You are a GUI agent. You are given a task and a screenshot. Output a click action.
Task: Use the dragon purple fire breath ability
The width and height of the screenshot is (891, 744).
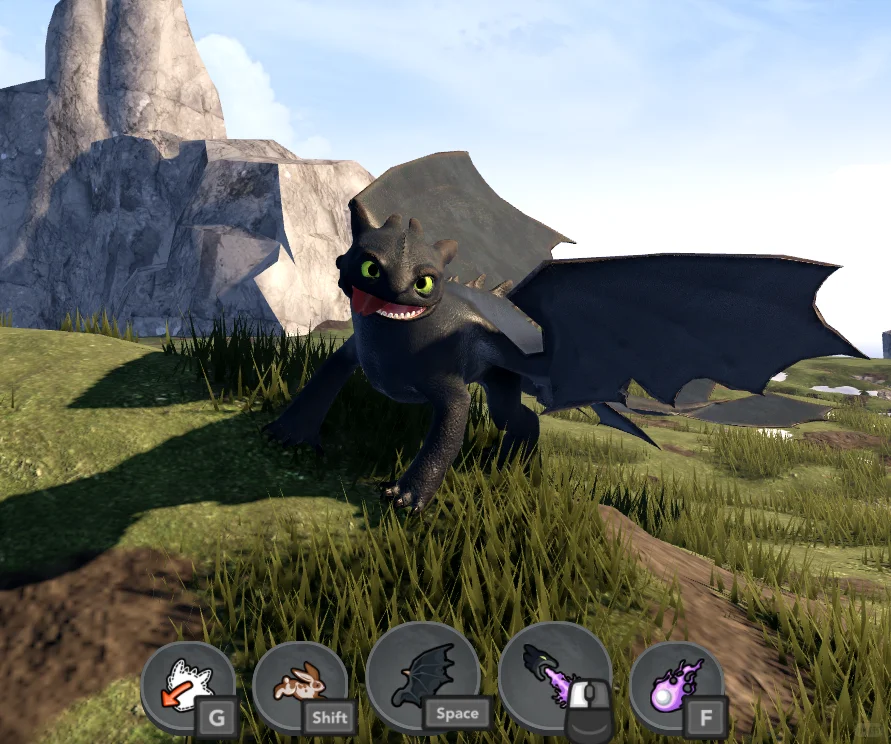point(554,677)
